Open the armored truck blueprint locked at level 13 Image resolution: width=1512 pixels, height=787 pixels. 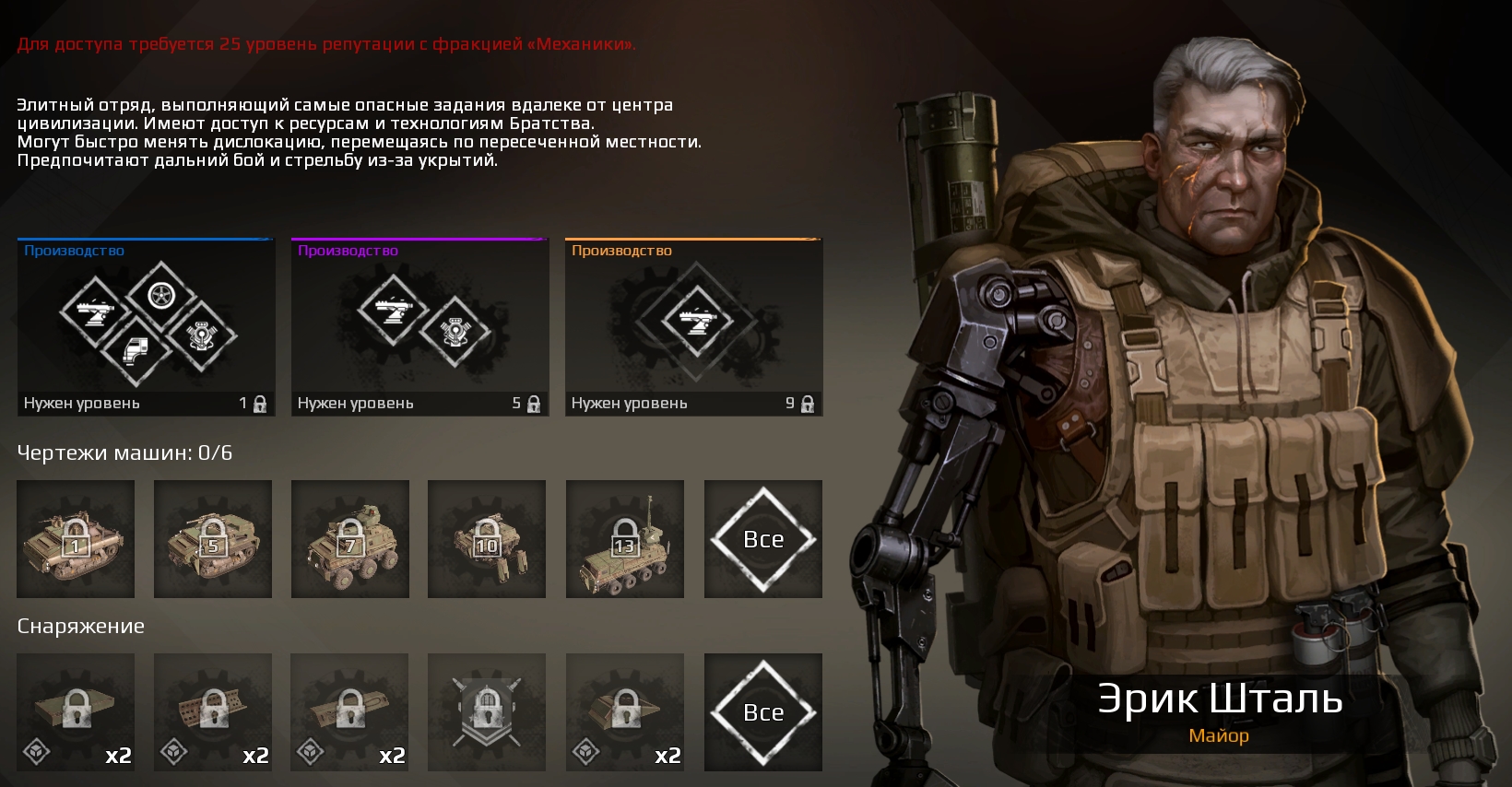tap(624, 539)
